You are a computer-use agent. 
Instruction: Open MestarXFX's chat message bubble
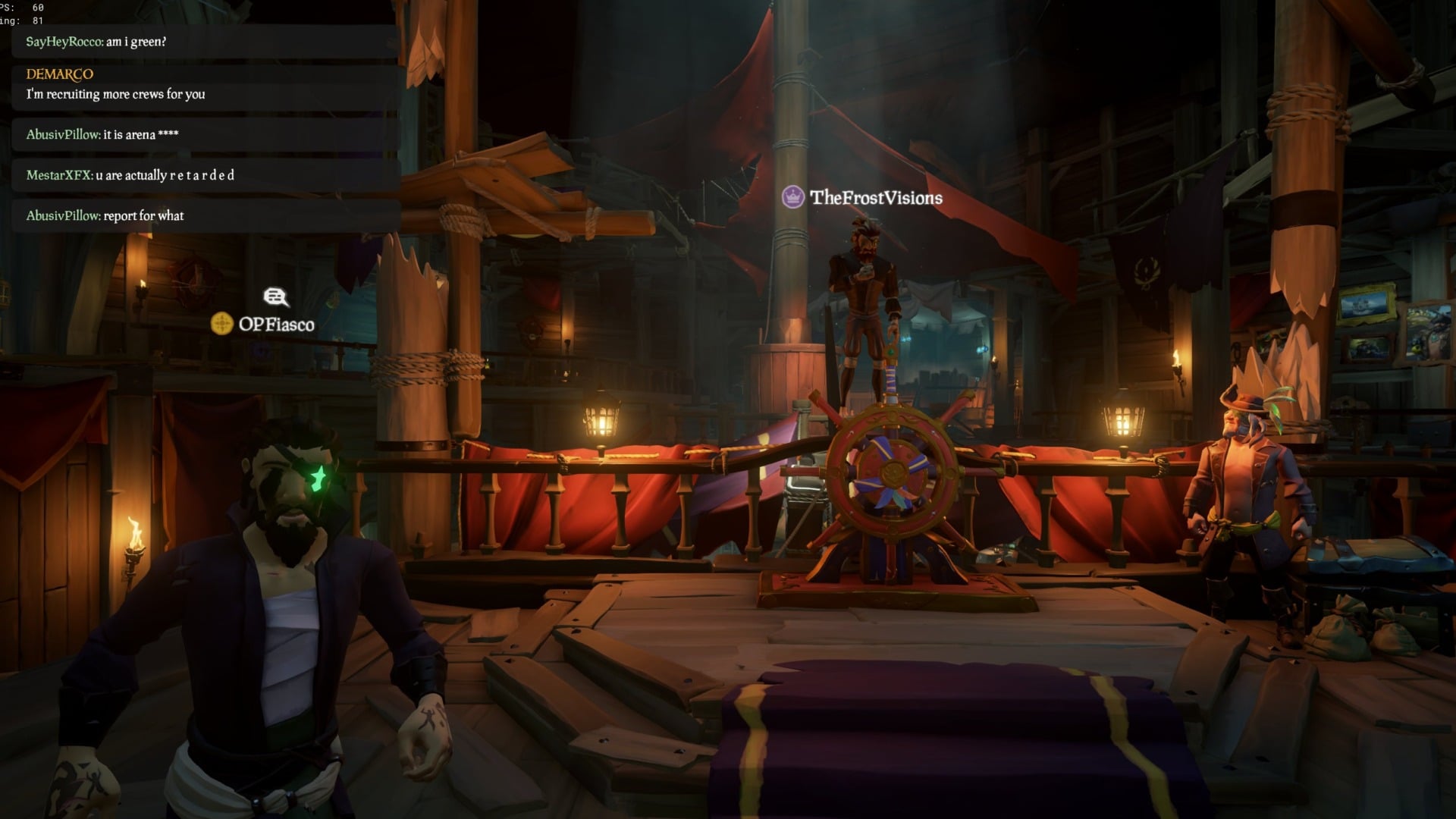point(129,174)
